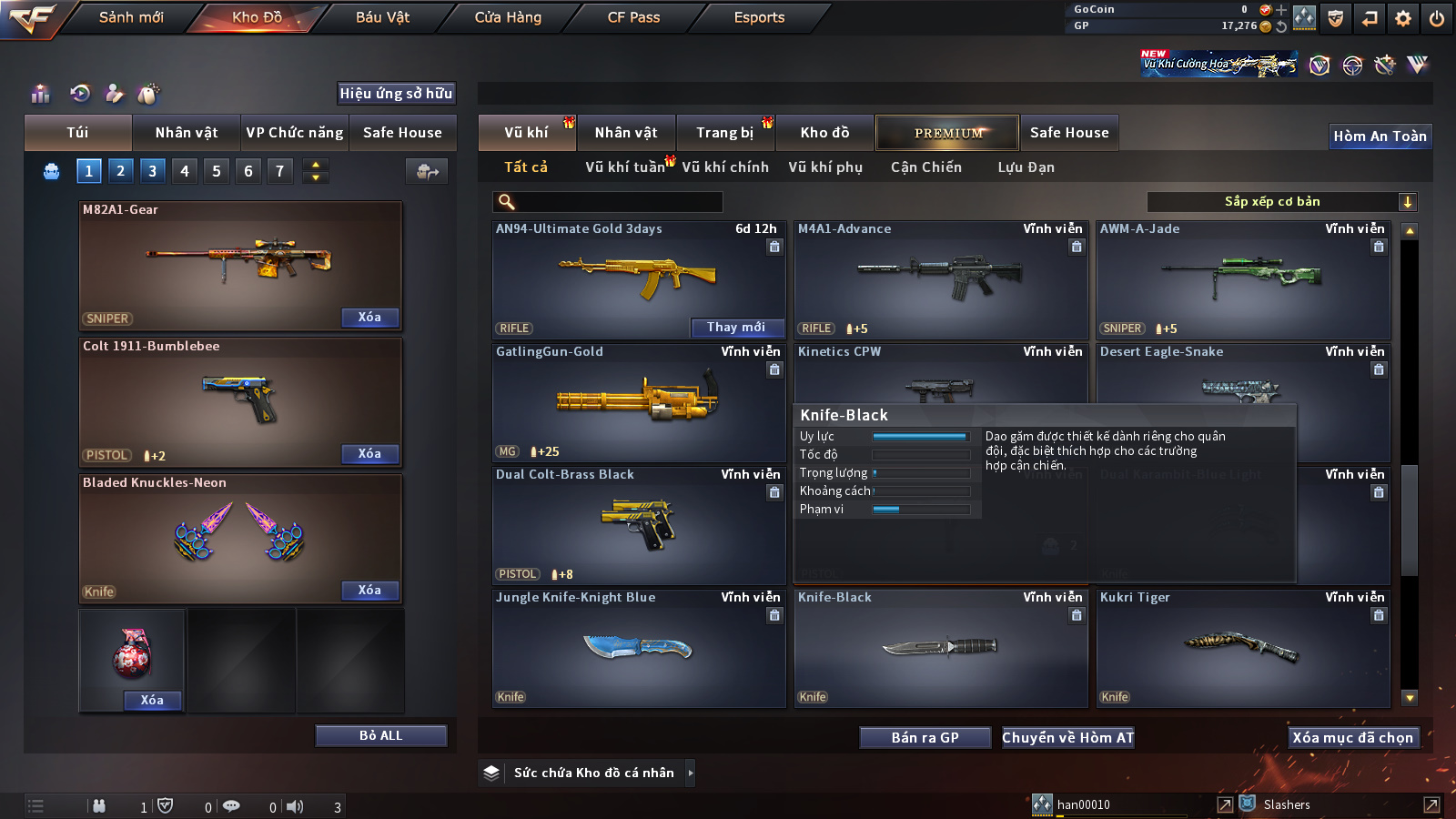Filter weapons by Cận Chiến
The width and height of the screenshot is (1456, 819).
click(925, 167)
